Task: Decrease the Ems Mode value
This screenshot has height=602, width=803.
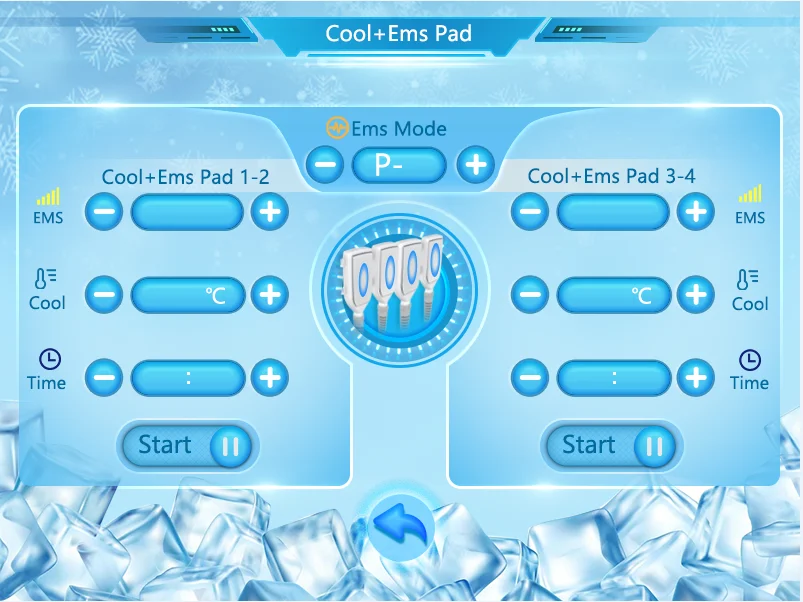Action: (x=325, y=165)
